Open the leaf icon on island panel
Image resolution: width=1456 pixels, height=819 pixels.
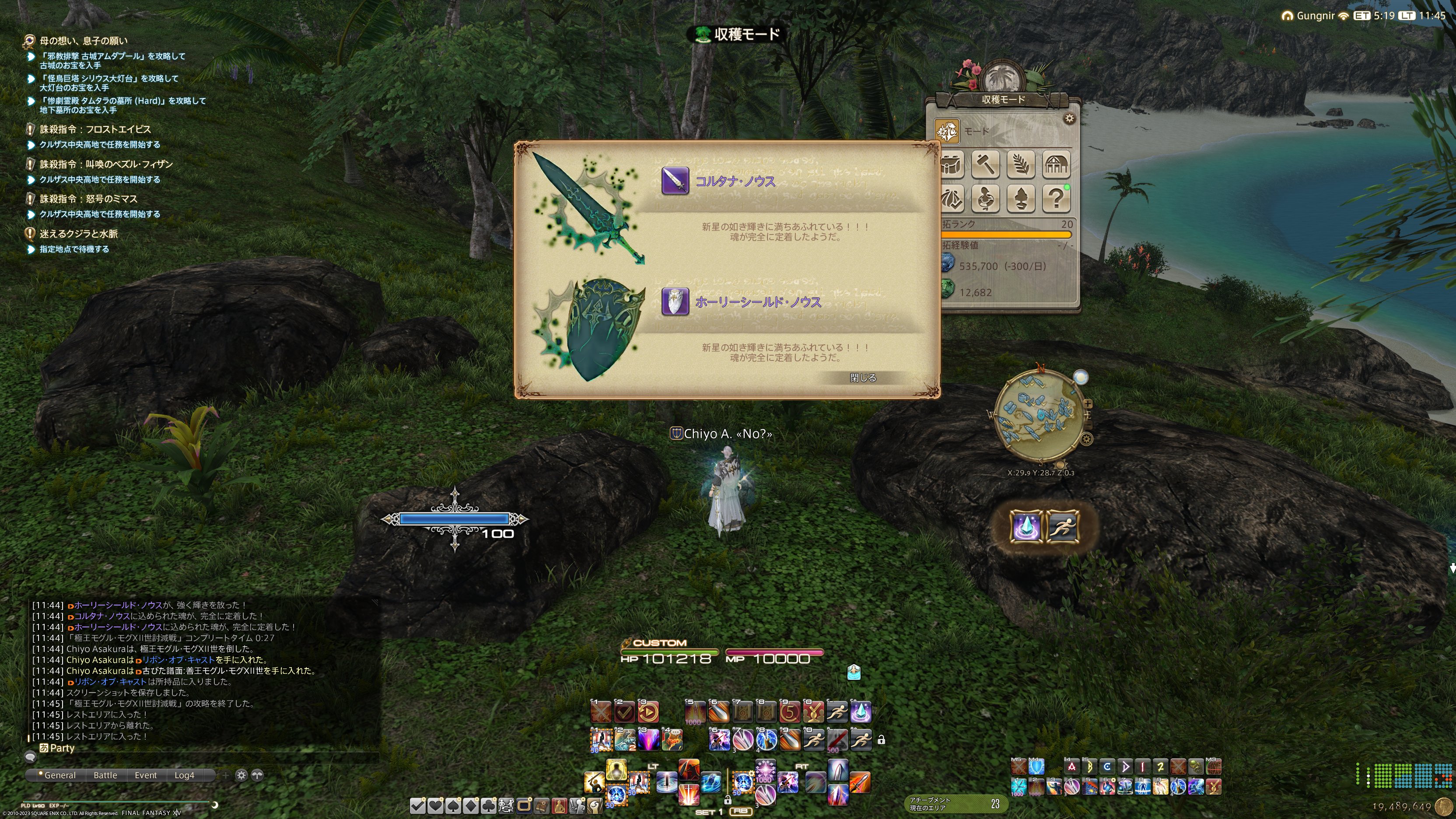coord(1021,164)
